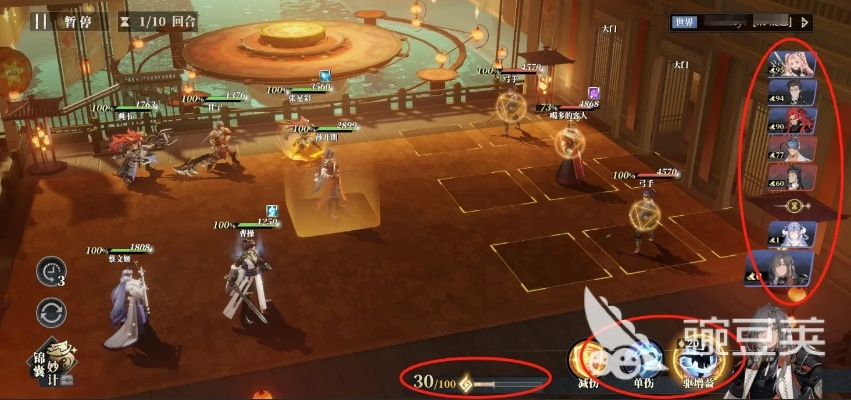
Task: Choose the white-haired hero portrait in turn order
Action: click(797, 236)
